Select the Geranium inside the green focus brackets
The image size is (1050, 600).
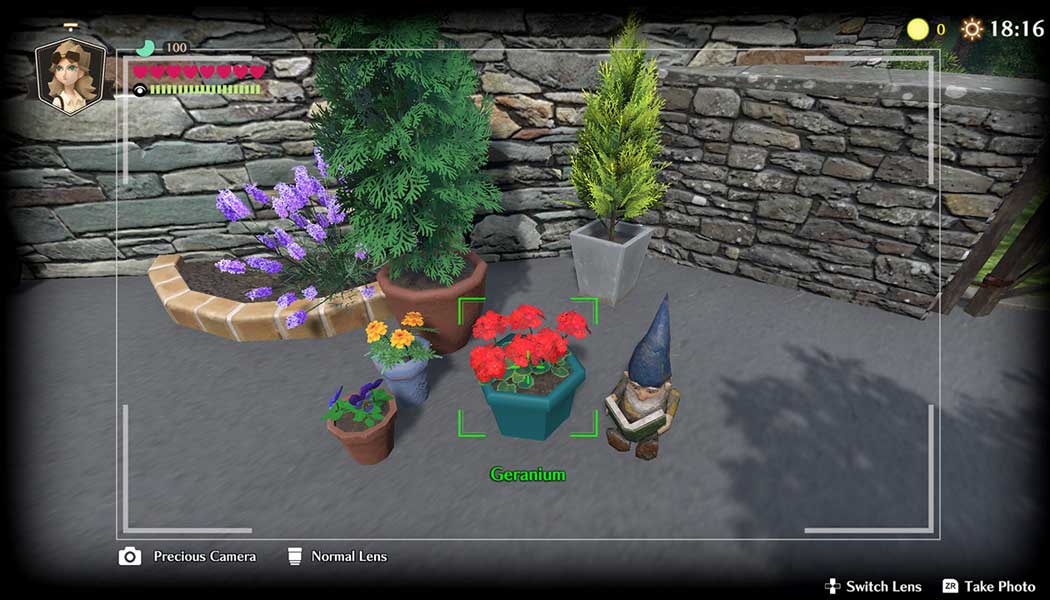527,367
